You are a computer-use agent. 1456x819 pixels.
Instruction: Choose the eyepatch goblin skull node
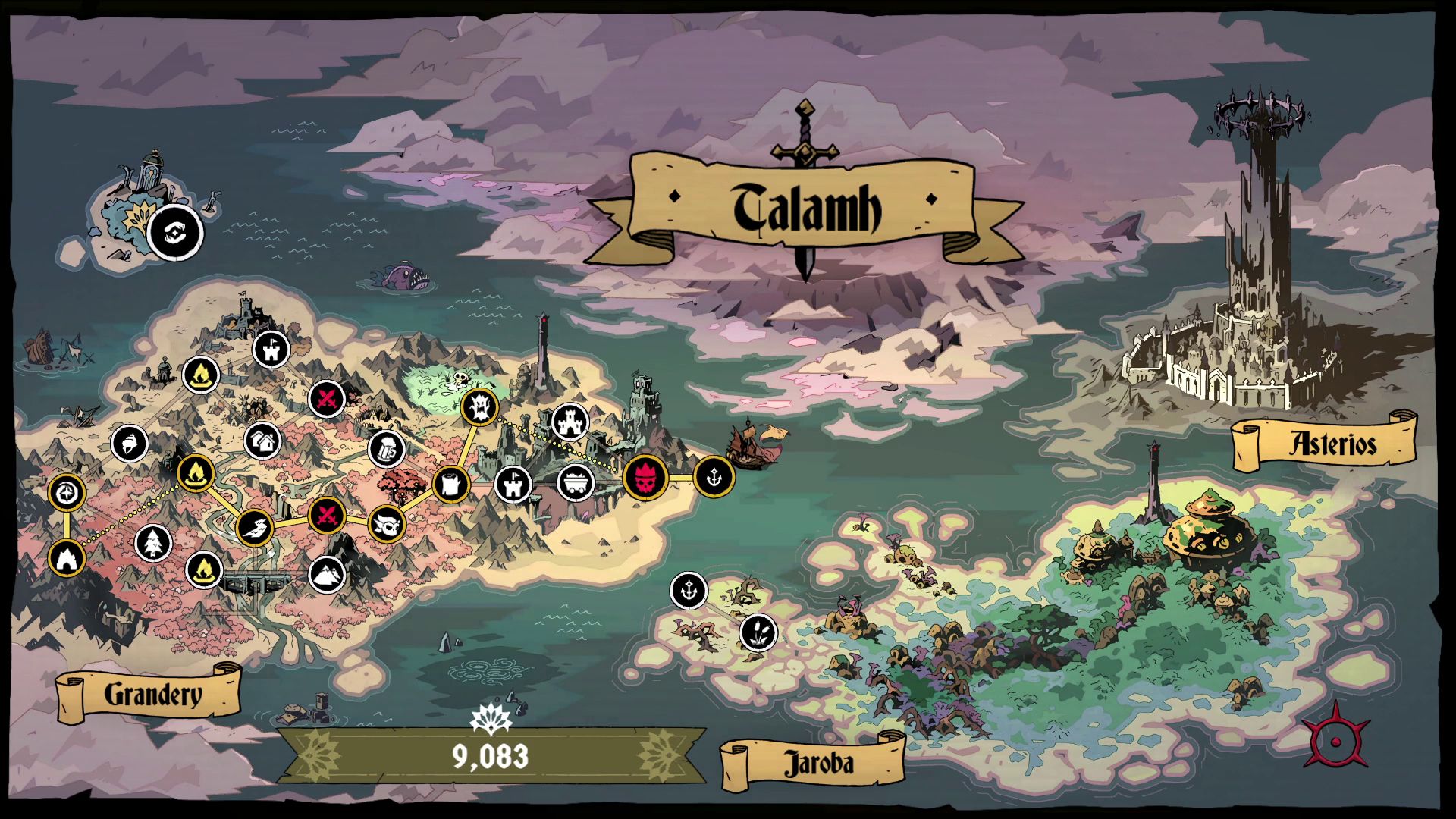[387, 523]
